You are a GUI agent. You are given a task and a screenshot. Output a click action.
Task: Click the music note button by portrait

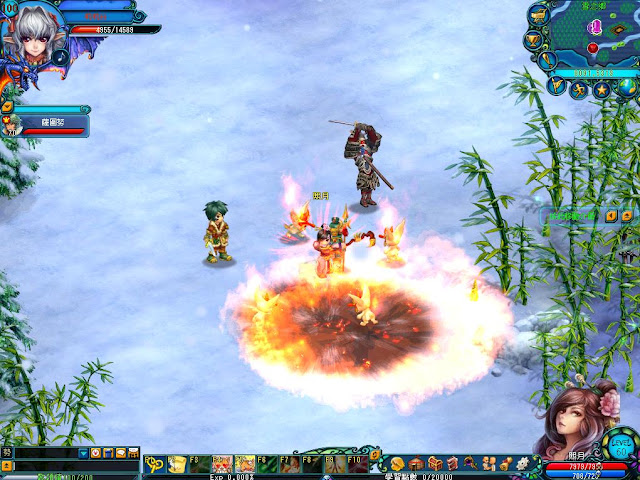[x=60, y=57]
